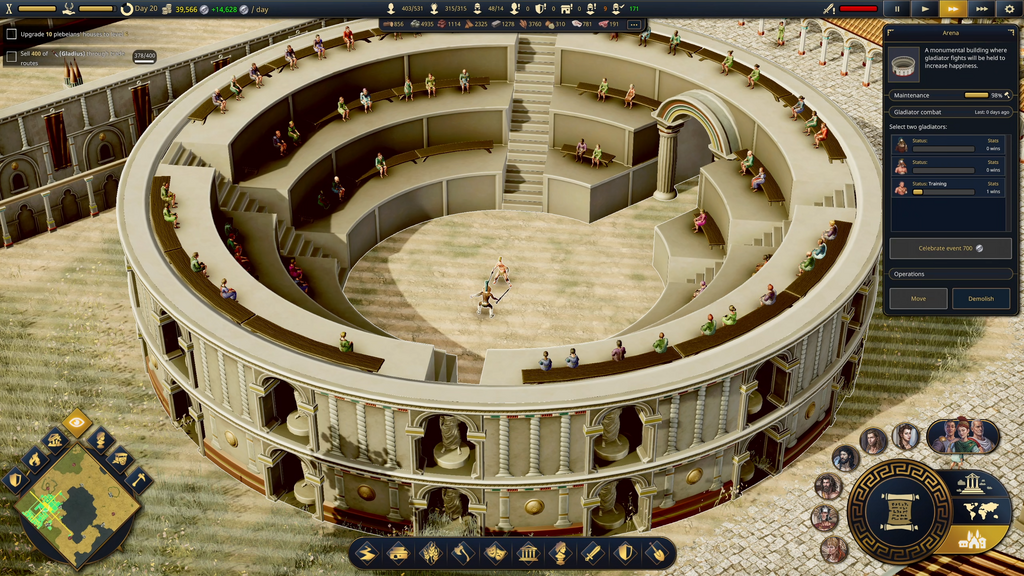Pause the game speed
Screen dimensions: 1024x576
[x=897, y=9]
